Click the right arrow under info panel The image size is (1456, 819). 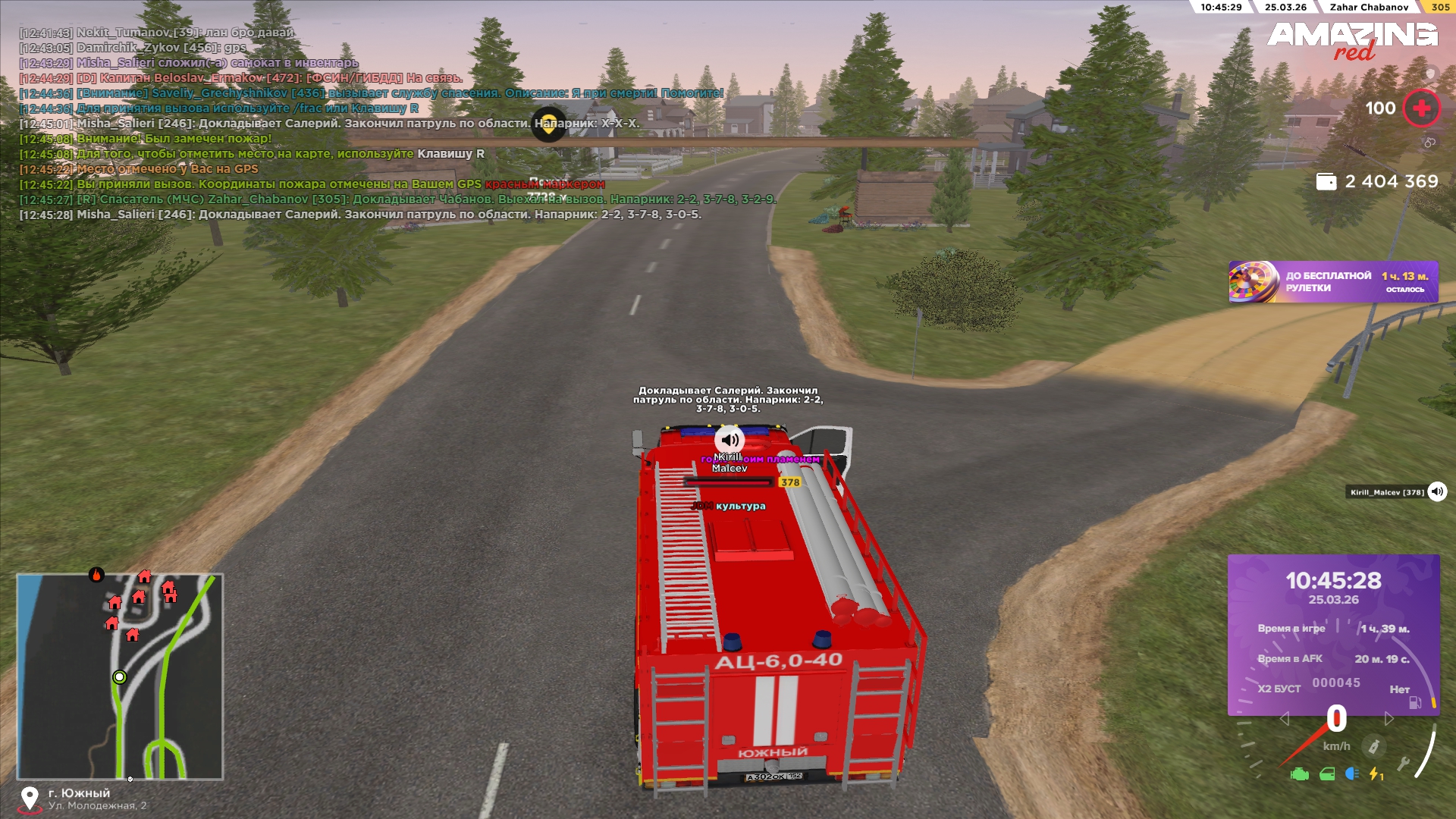1389,718
